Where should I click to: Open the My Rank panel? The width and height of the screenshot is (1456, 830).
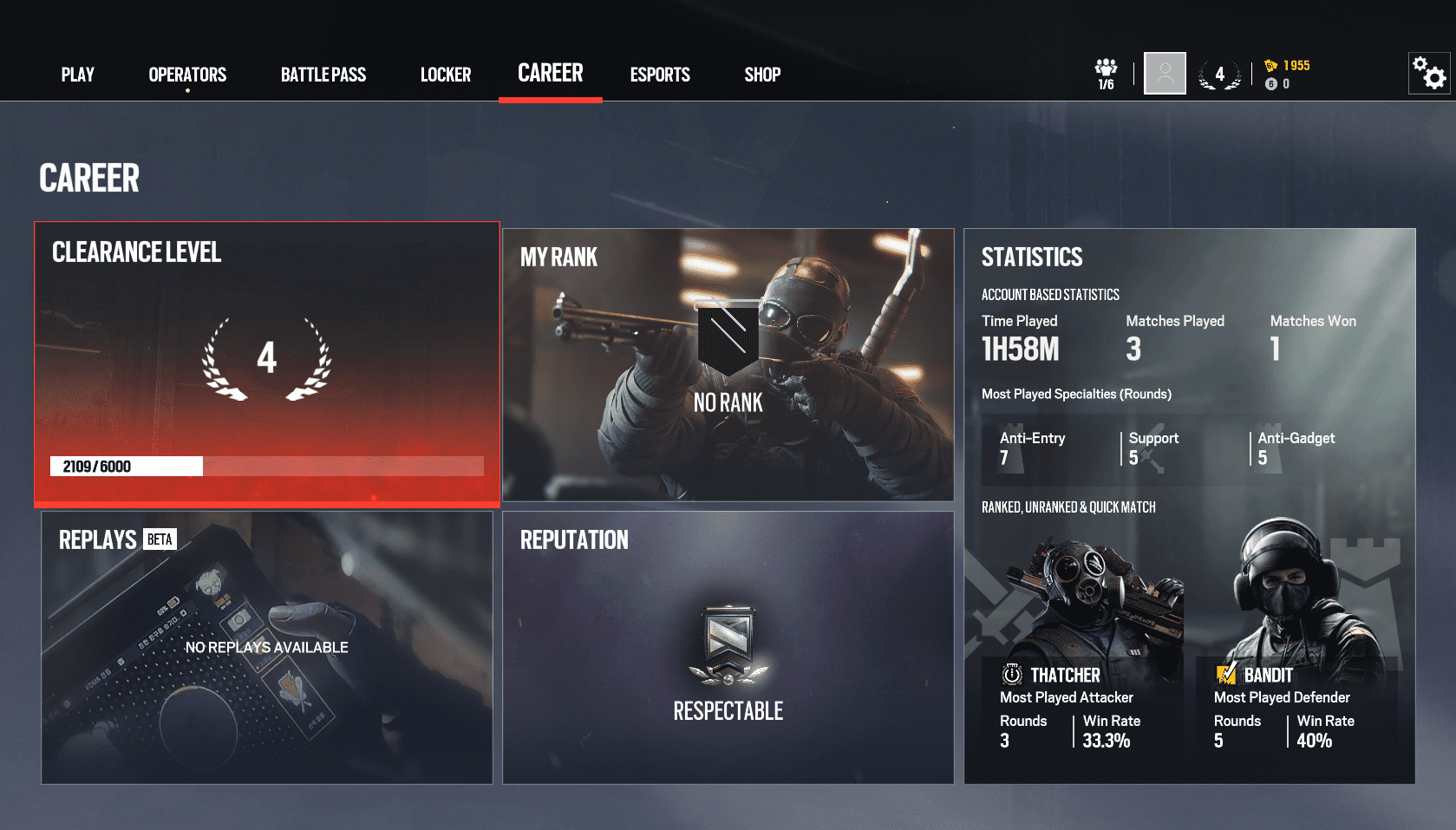pos(728,364)
